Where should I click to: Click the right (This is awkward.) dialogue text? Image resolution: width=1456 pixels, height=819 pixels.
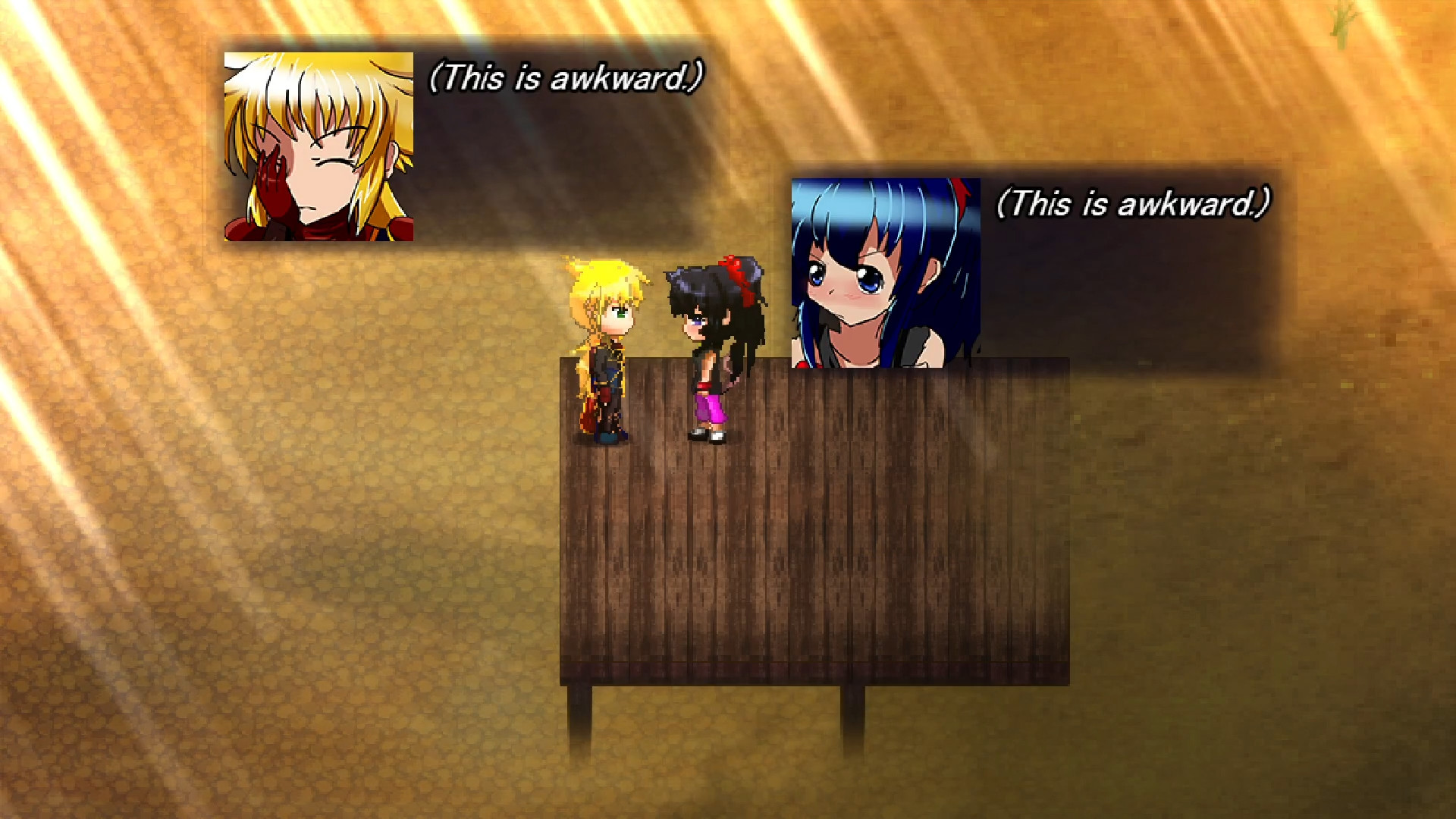click(1133, 203)
